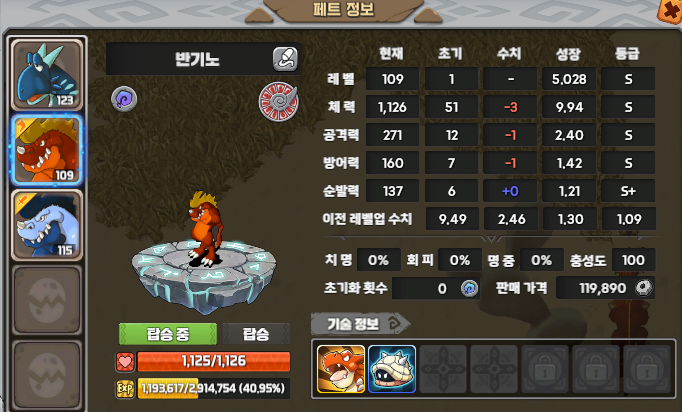Select the orange dinosaur pet level 109
682x412 pixels.
pyautogui.click(x=48, y=148)
